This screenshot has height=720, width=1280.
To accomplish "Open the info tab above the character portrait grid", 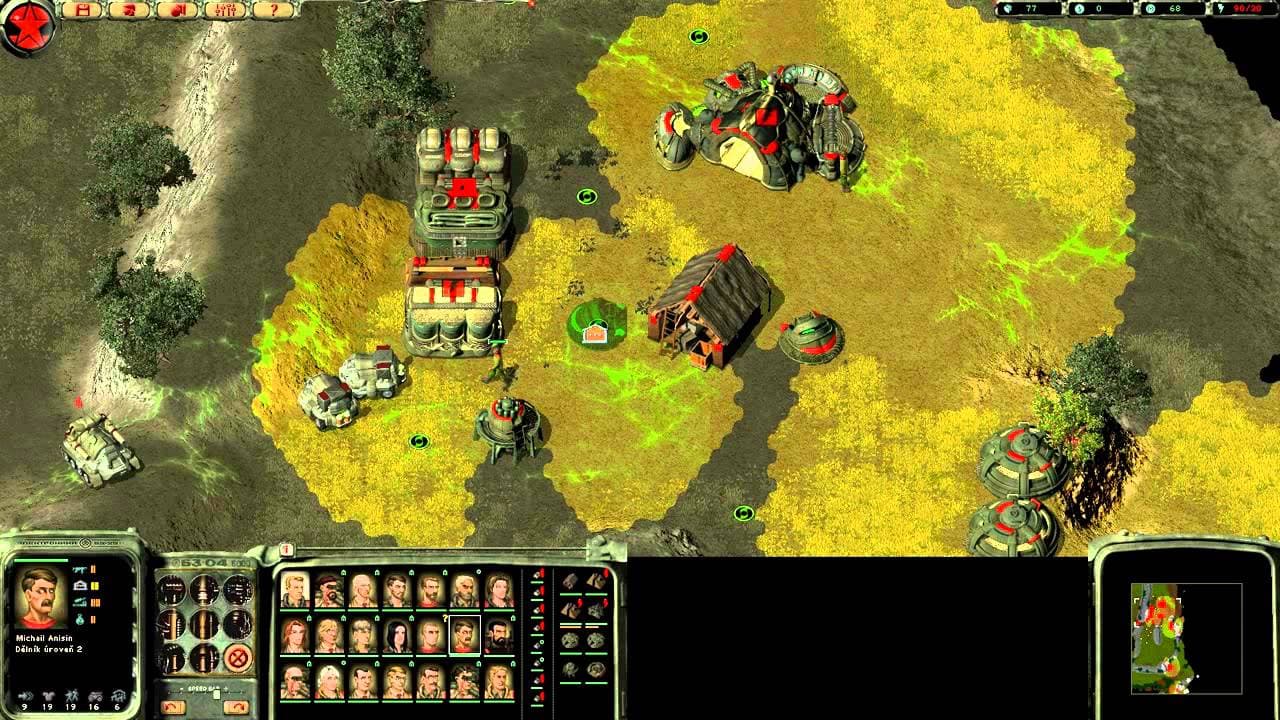I will point(286,550).
